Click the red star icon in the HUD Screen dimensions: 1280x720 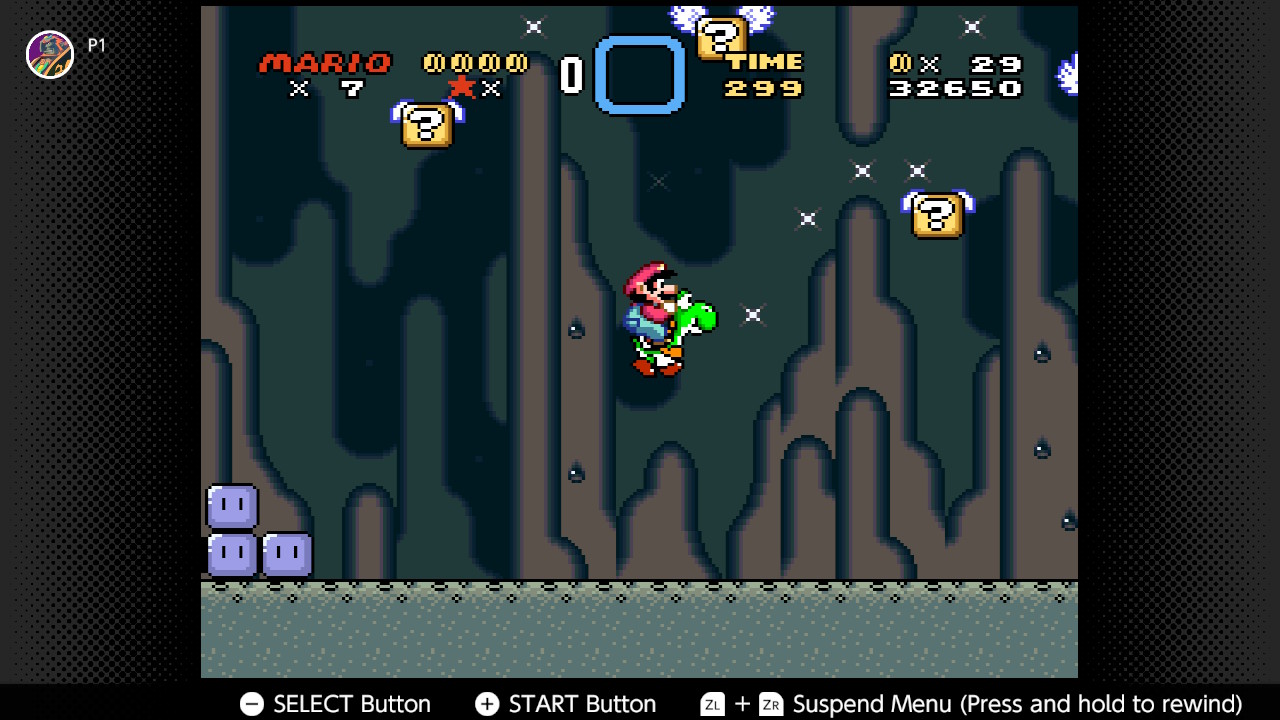[x=461, y=88]
